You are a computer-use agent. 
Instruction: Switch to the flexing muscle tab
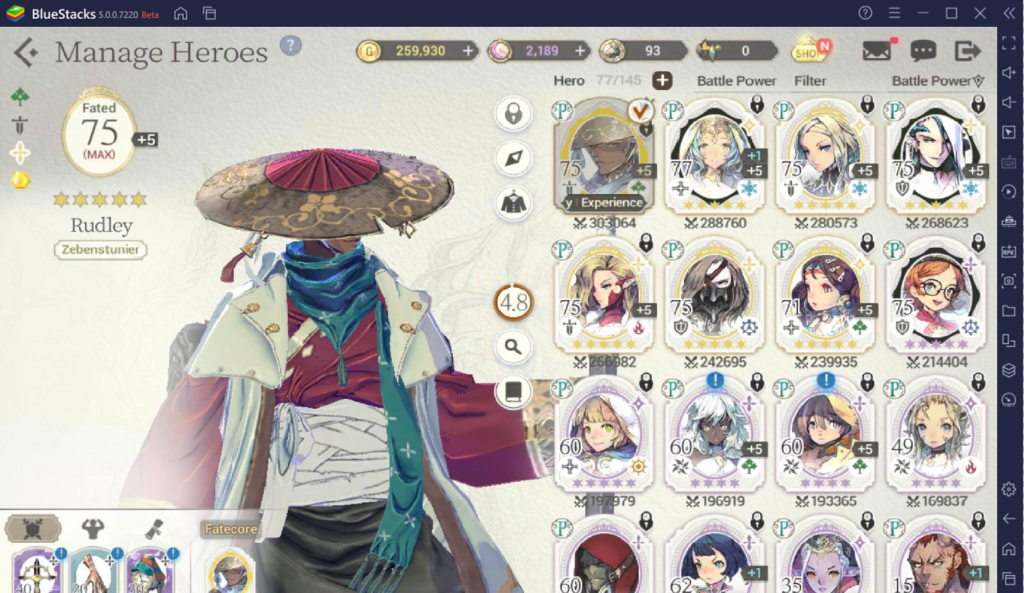pyautogui.click(x=92, y=528)
